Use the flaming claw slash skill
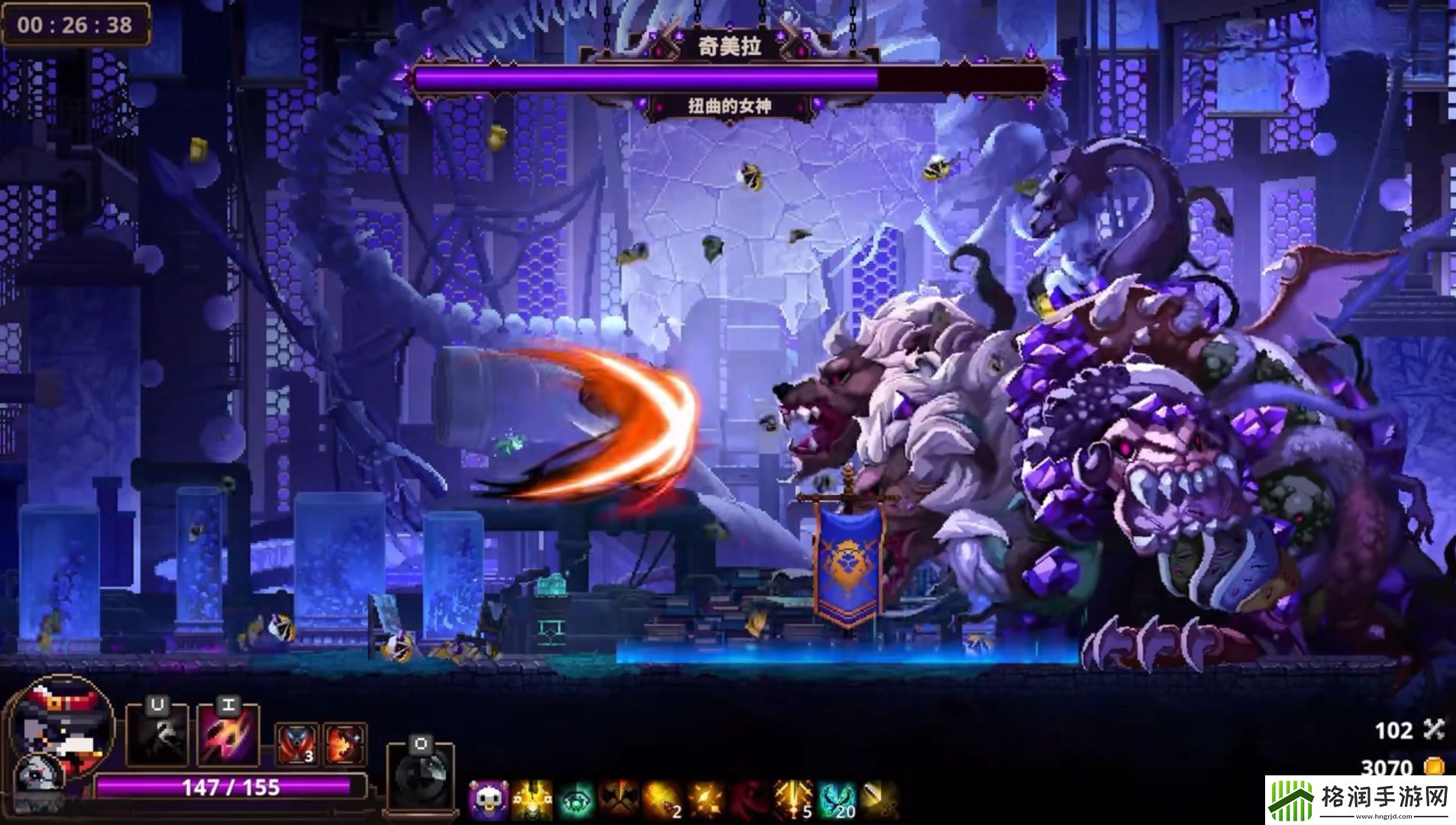 [x=228, y=736]
